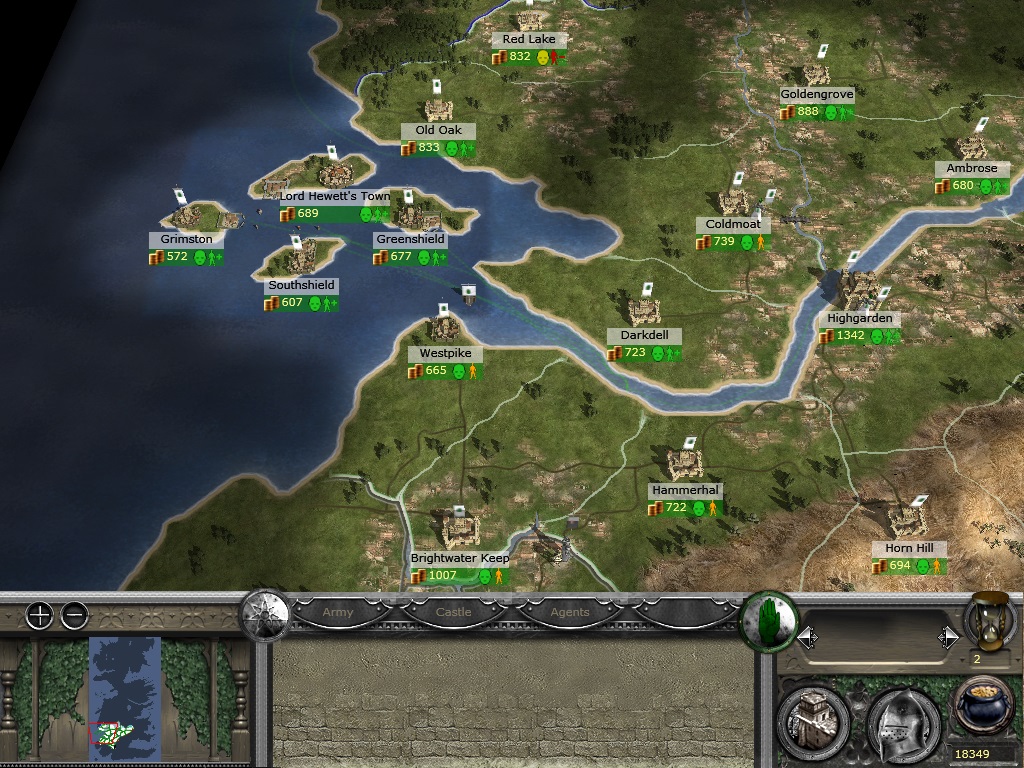Image resolution: width=1024 pixels, height=768 pixels.
Task: Select the previous item with left arrow
Action: tap(806, 637)
